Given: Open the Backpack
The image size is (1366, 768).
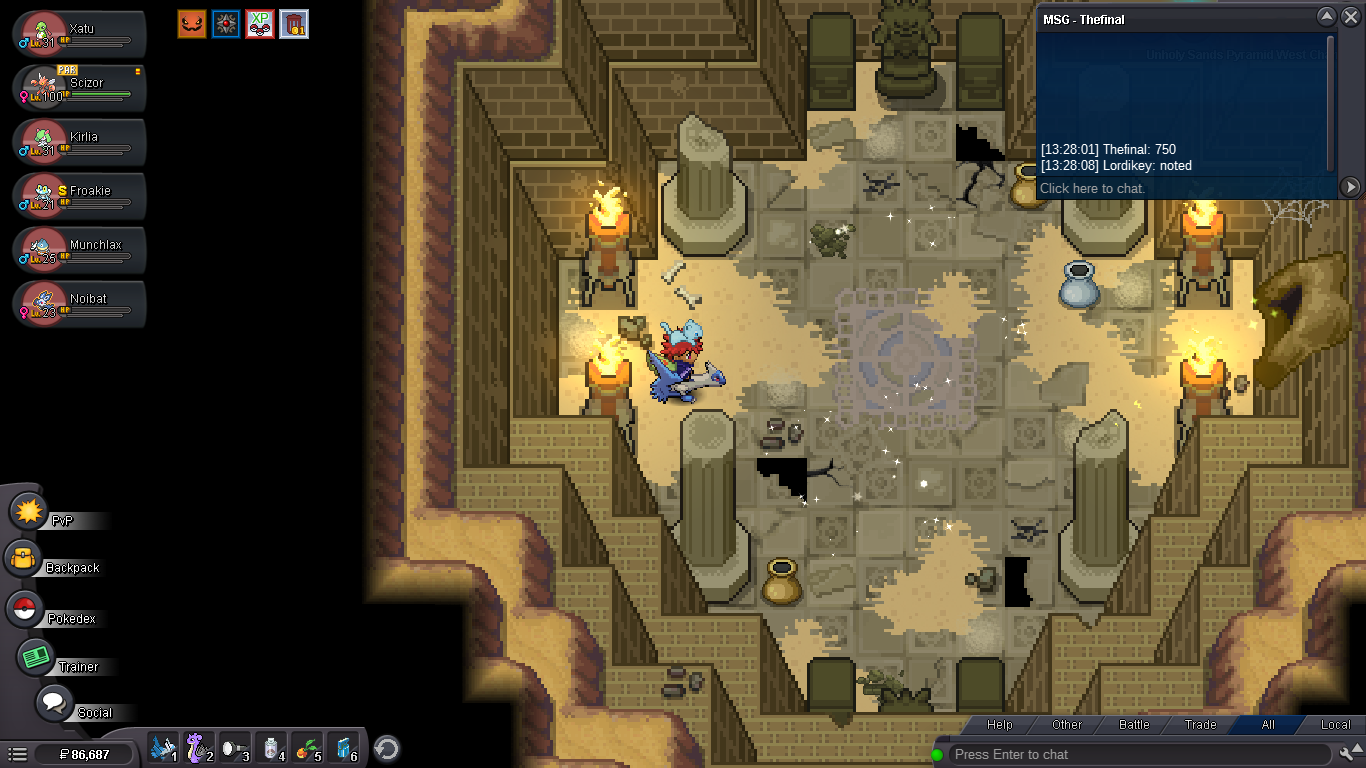Looking at the screenshot, I should pyautogui.click(x=22, y=559).
